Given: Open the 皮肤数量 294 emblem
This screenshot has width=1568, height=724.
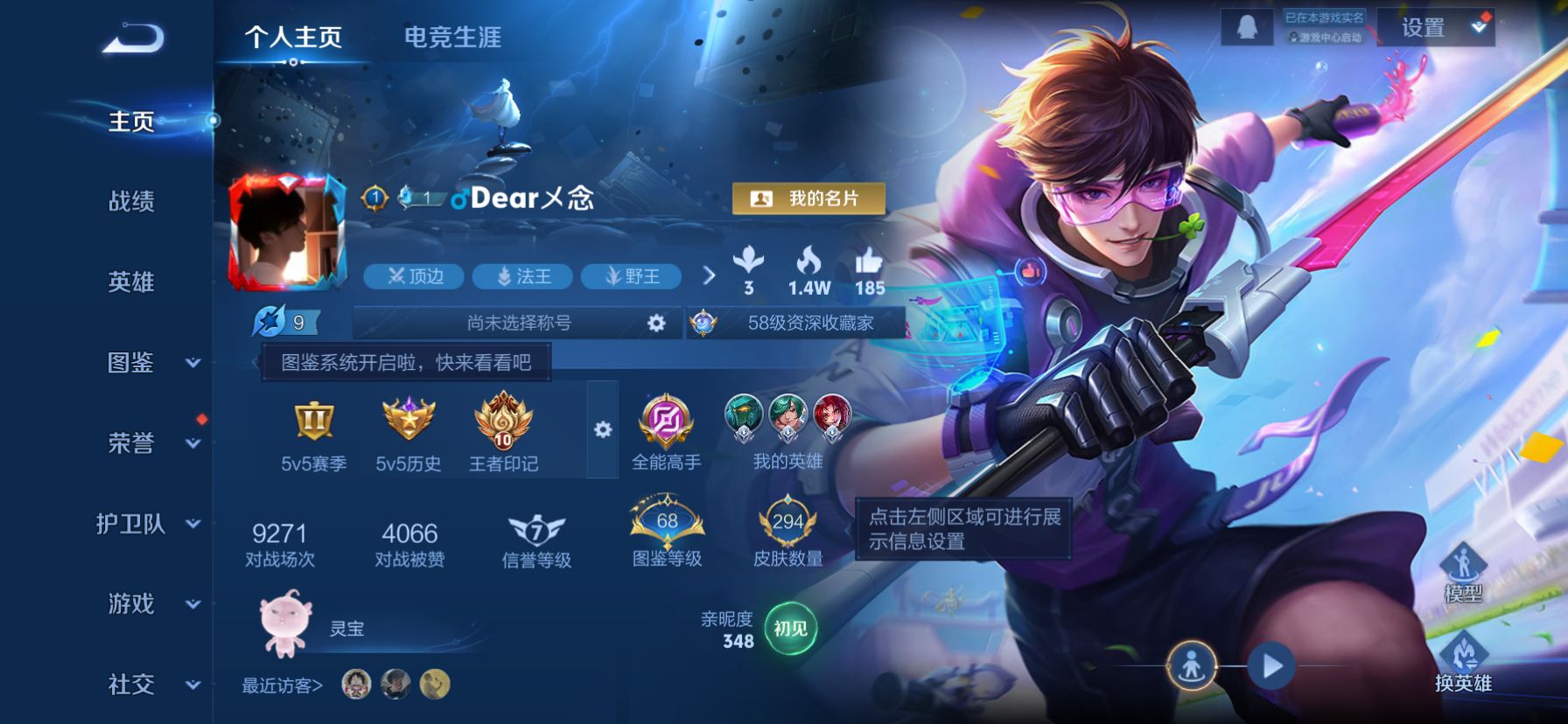Looking at the screenshot, I should [x=788, y=523].
